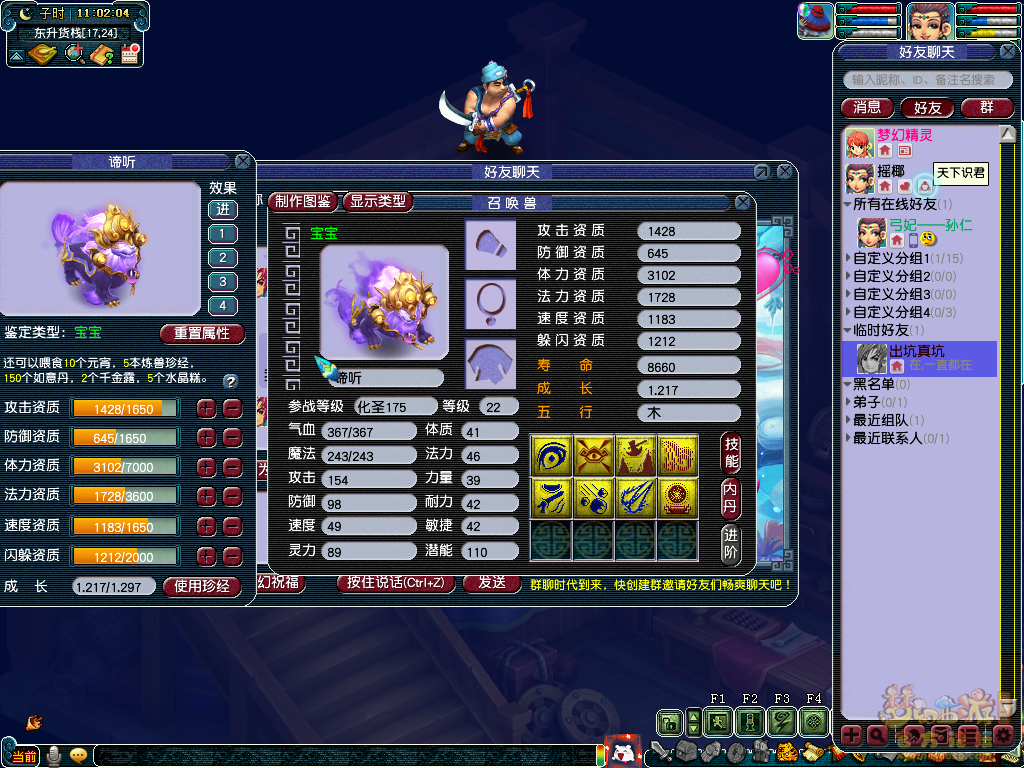Click the 按住说话 voice button
The width and height of the screenshot is (1024, 768).
click(396, 582)
